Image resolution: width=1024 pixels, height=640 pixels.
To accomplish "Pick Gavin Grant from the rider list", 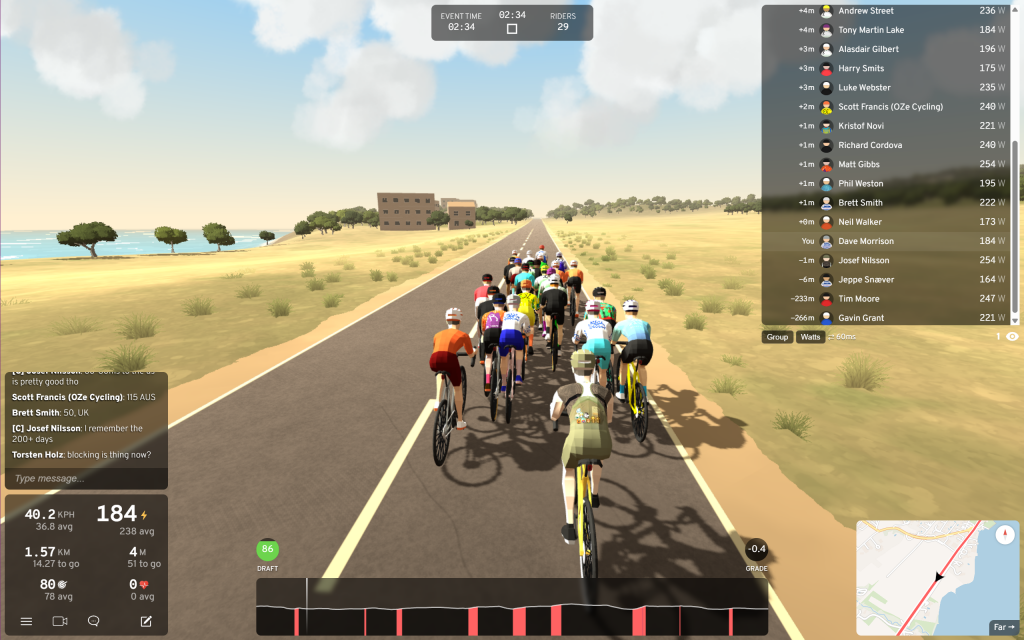I will click(890, 318).
